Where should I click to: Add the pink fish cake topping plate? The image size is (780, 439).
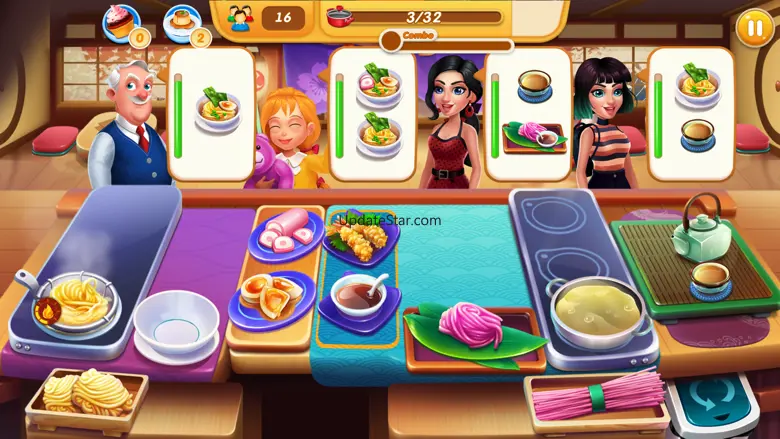click(283, 236)
